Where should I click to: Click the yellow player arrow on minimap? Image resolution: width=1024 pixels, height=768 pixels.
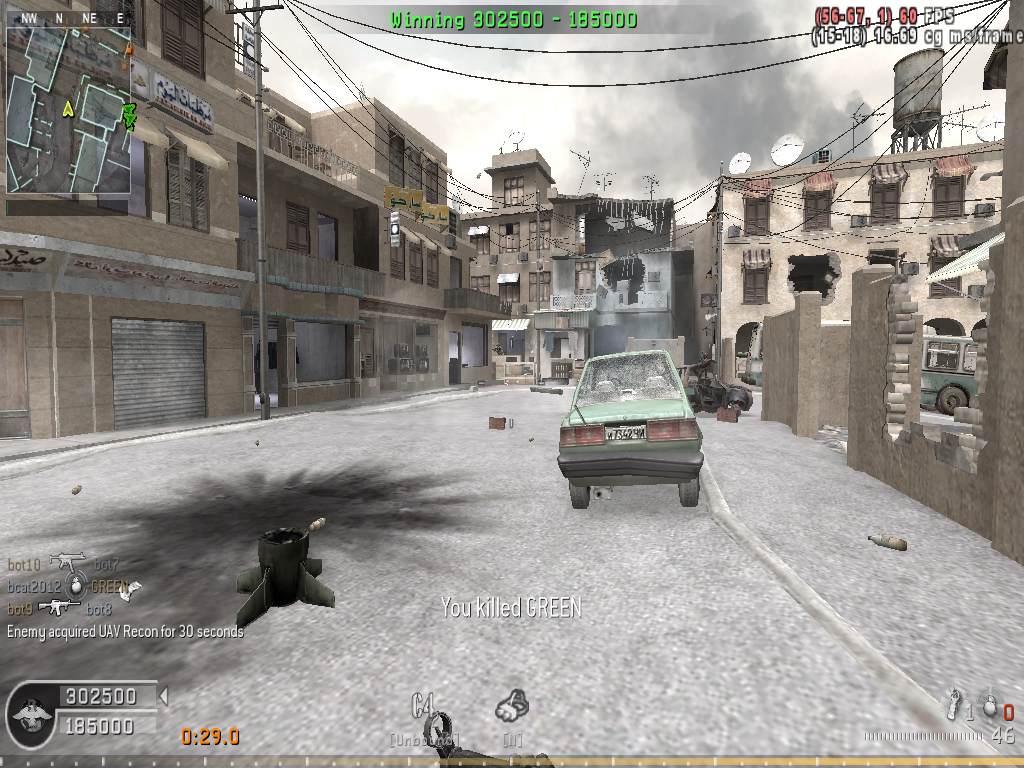[x=68, y=108]
